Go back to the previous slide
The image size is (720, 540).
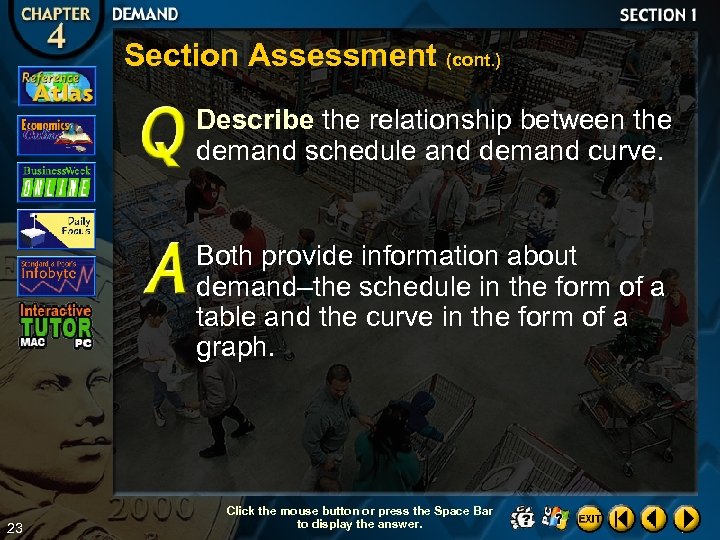pos(654,518)
